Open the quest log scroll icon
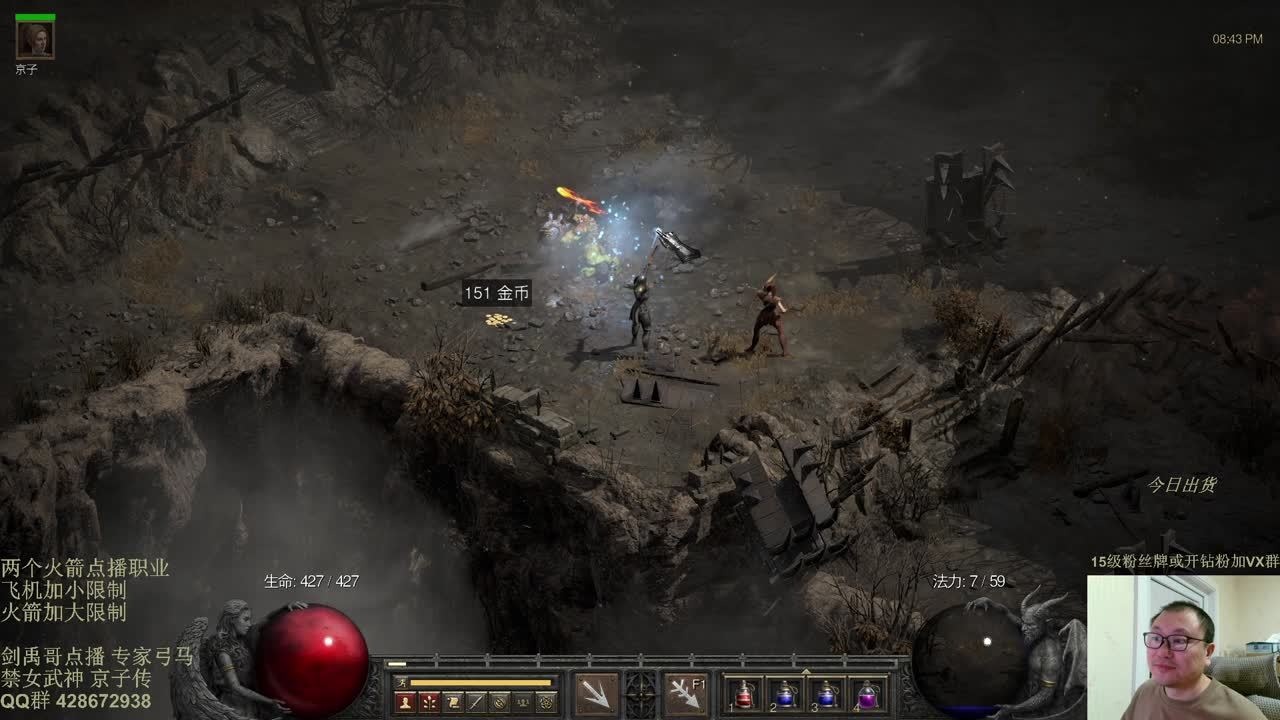 pyautogui.click(x=453, y=702)
